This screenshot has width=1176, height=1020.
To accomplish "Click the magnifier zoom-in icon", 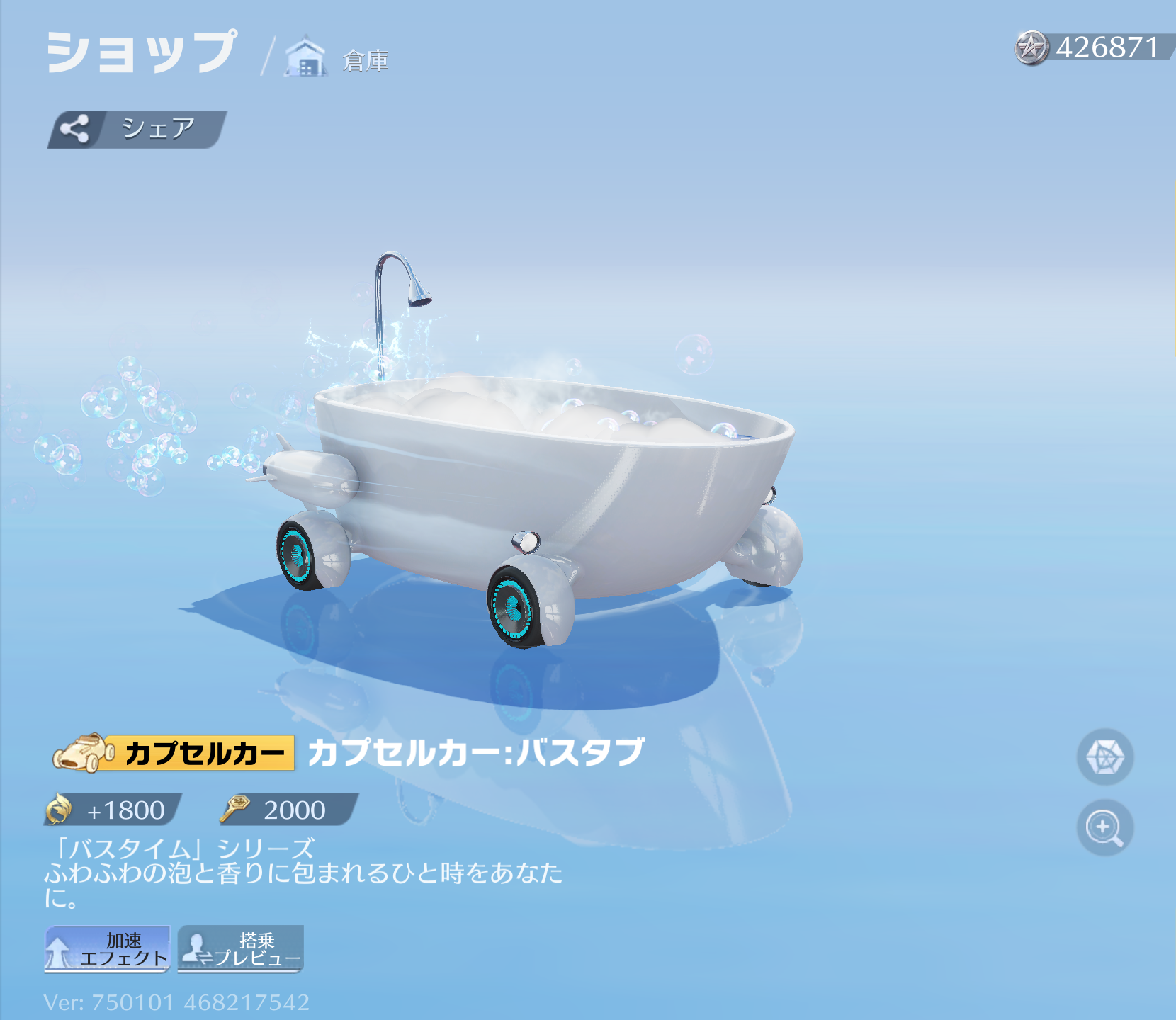I will point(1104,827).
